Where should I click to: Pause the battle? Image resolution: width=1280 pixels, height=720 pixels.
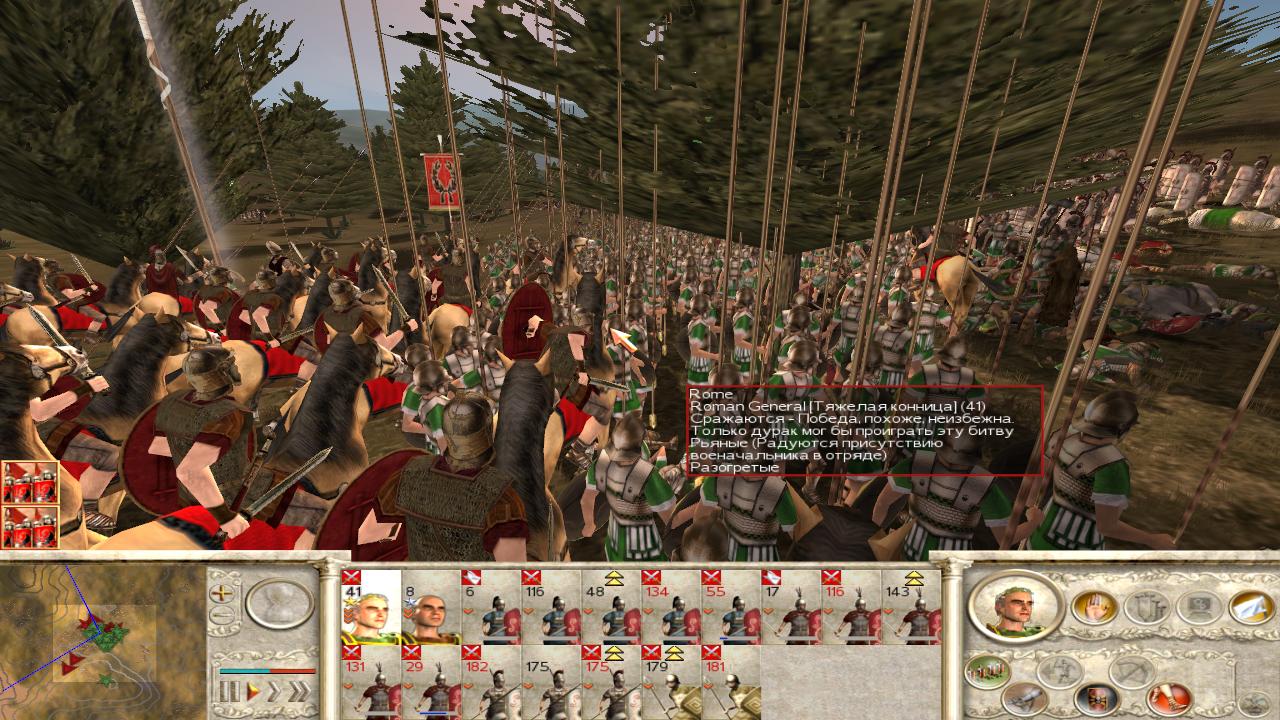(228, 691)
